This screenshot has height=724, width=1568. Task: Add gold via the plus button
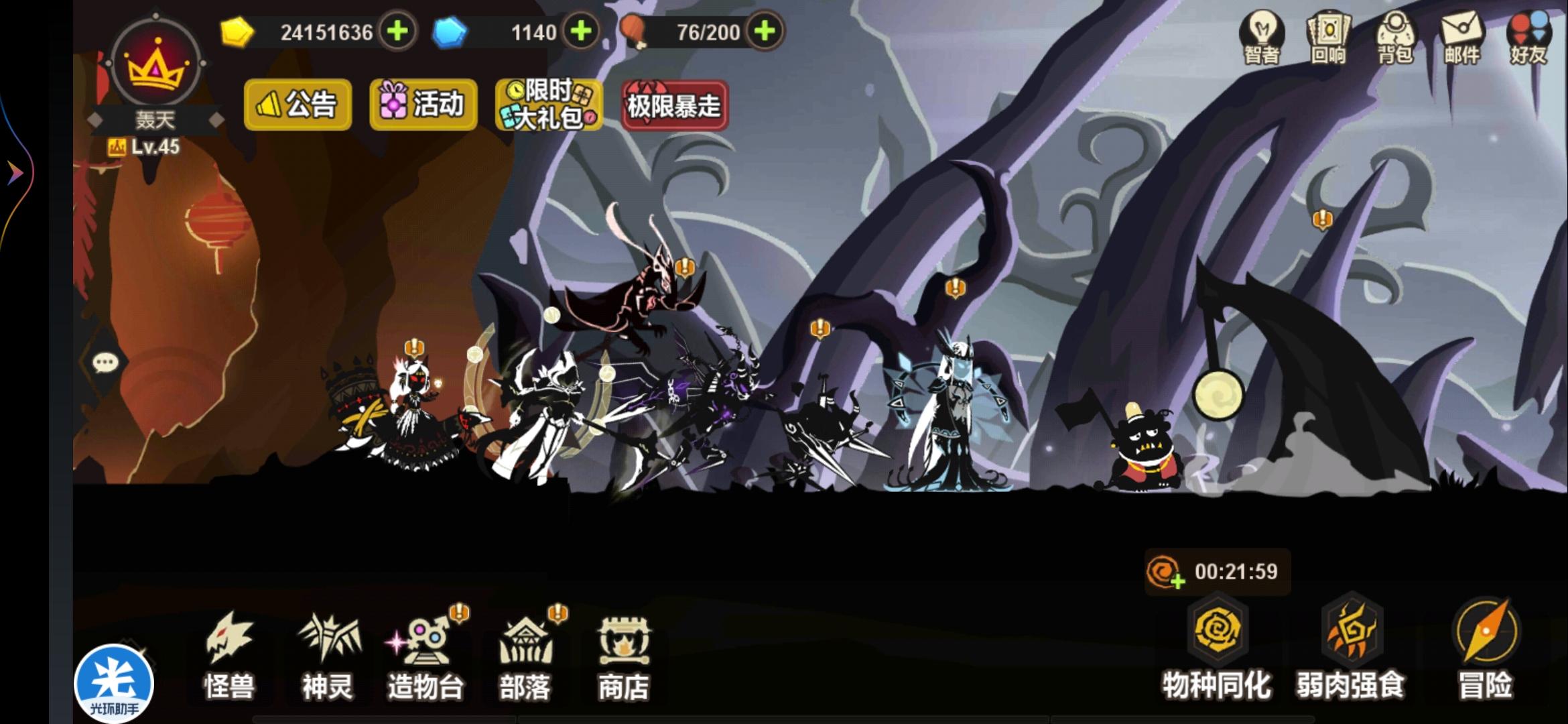pyautogui.click(x=398, y=31)
